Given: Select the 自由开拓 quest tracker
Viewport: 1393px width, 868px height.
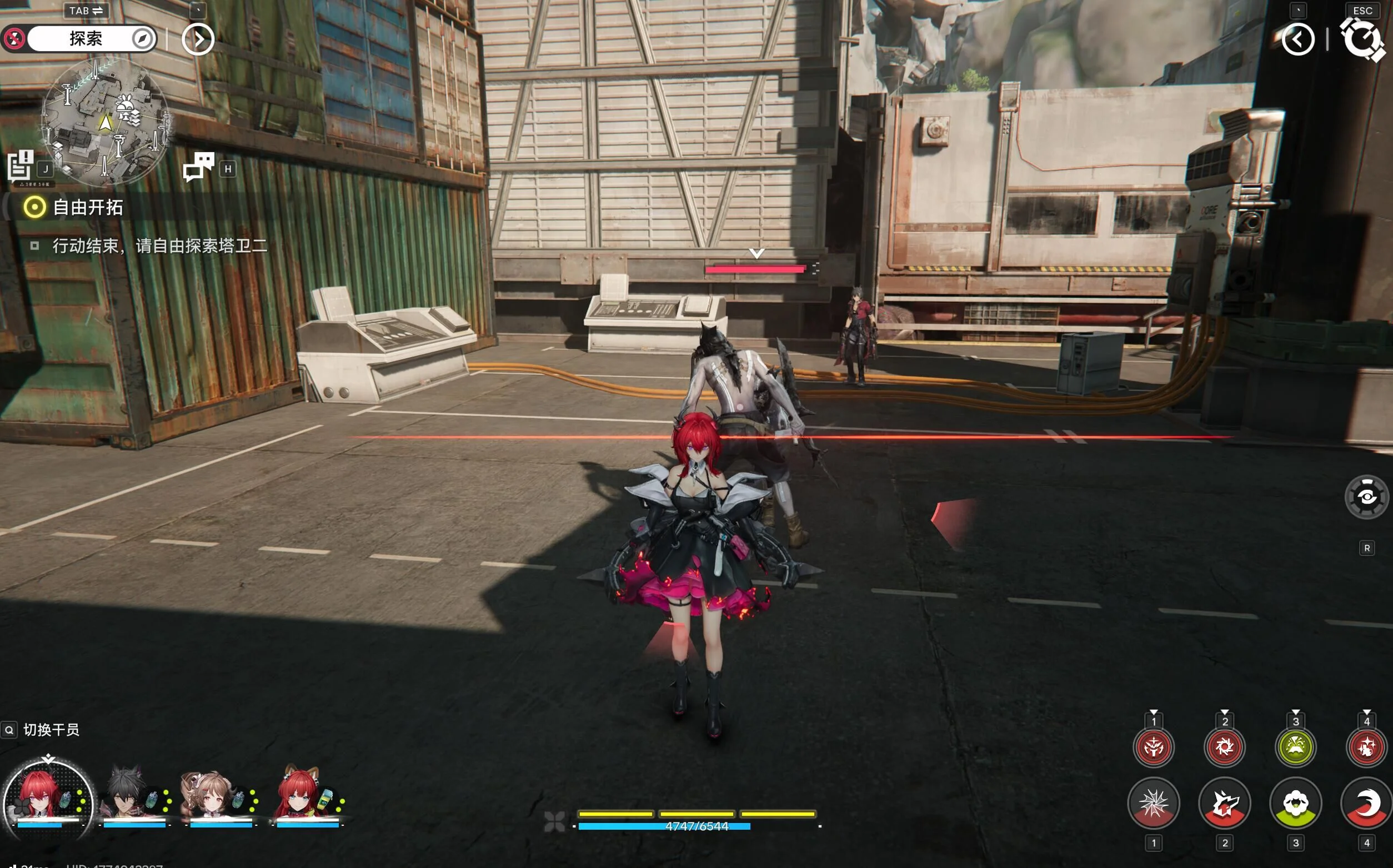Looking at the screenshot, I should point(87,207).
